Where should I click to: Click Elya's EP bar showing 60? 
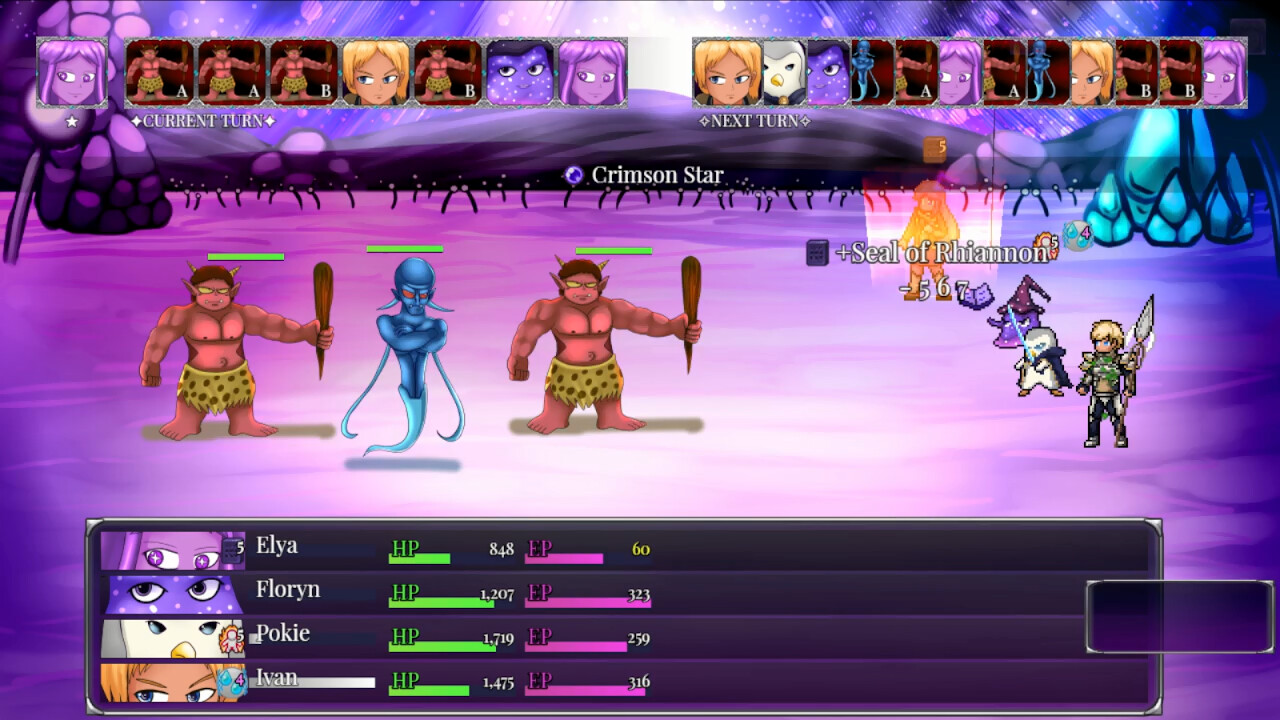pyautogui.click(x=563, y=556)
